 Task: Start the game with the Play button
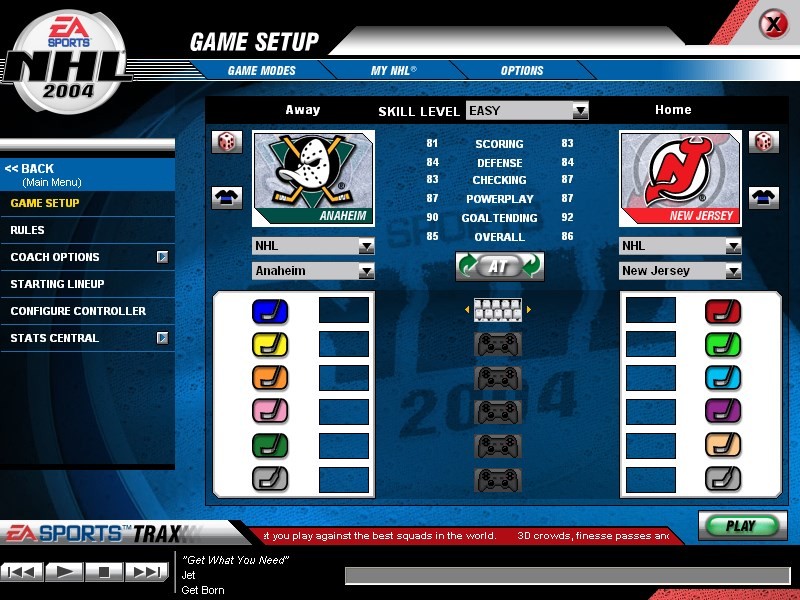pyautogui.click(x=741, y=526)
